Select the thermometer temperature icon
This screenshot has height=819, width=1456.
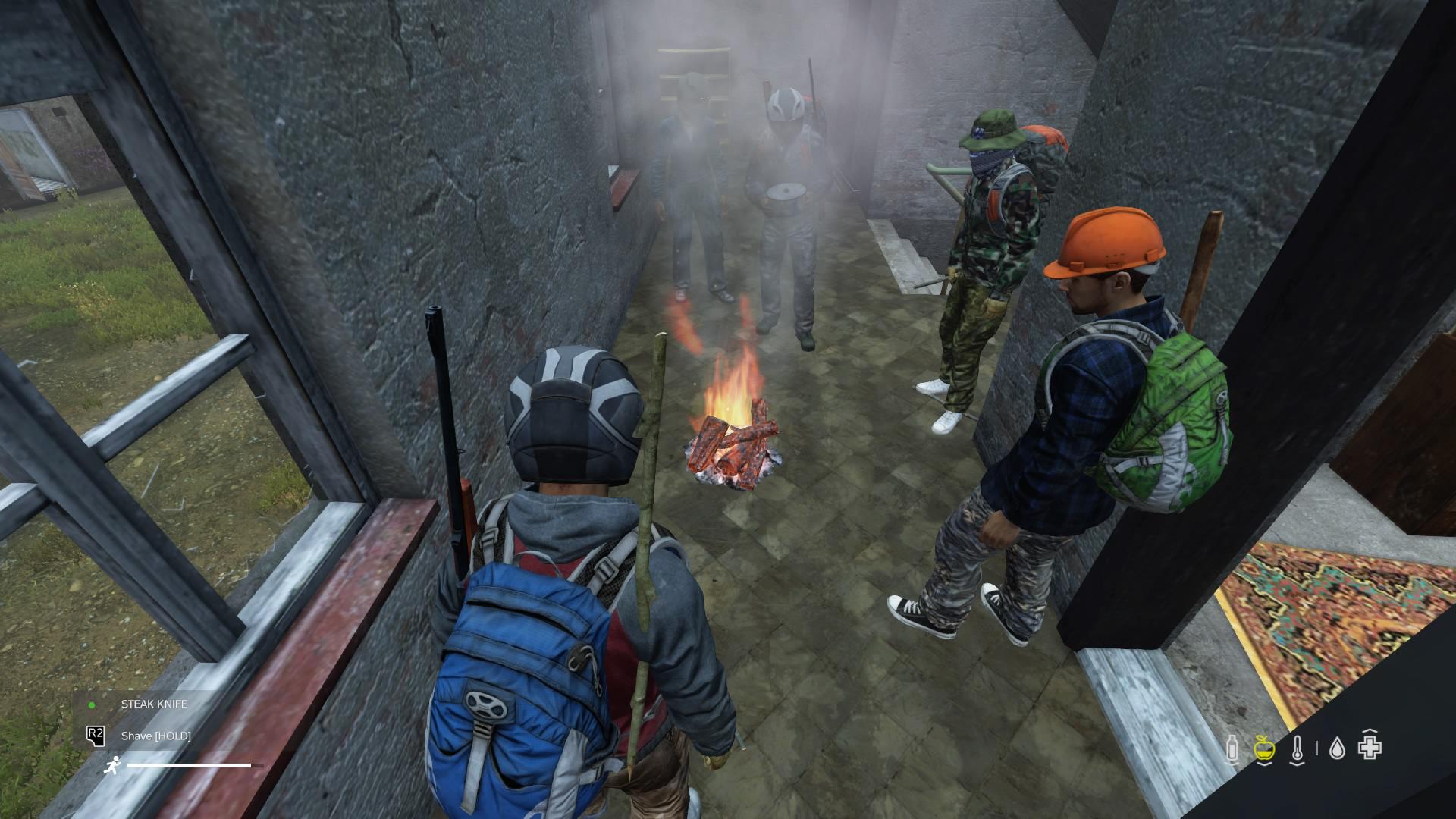[1297, 747]
